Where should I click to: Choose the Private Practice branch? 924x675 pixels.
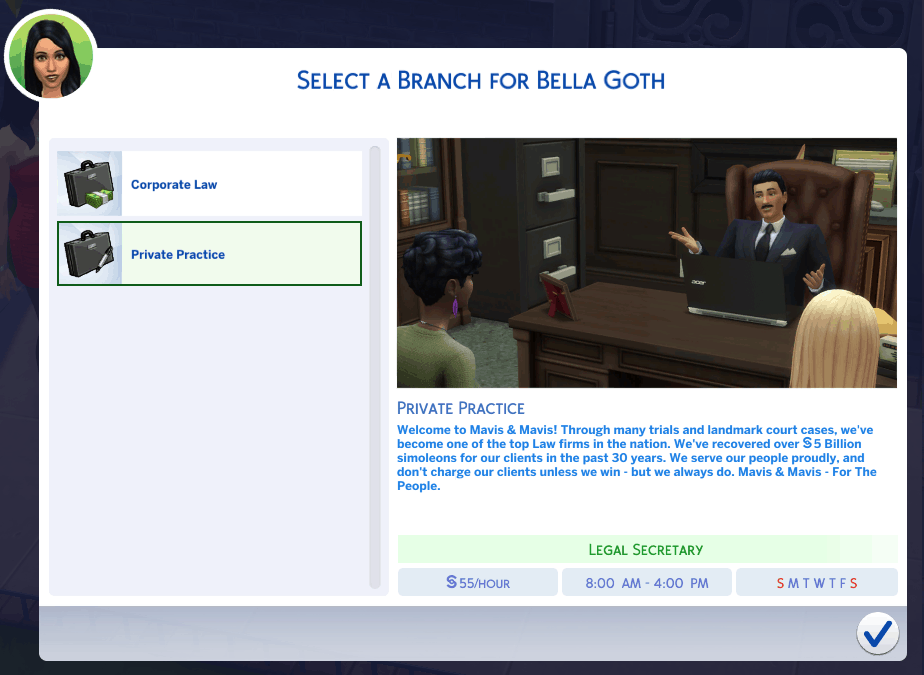point(209,254)
